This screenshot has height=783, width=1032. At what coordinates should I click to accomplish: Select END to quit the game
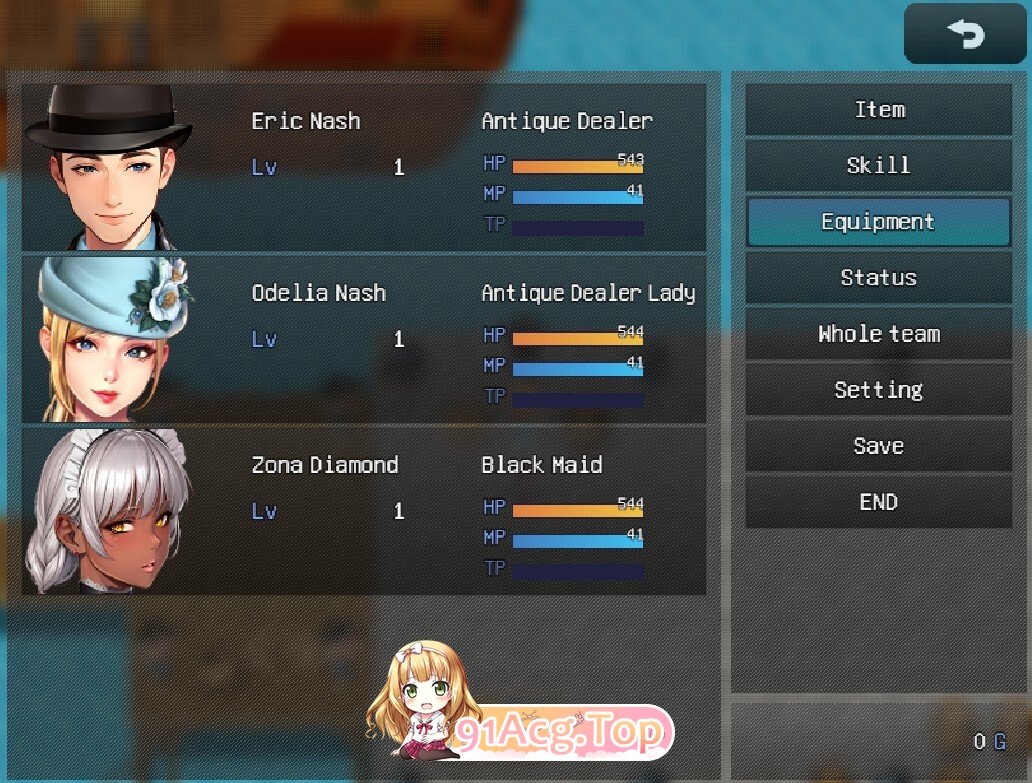pyautogui.click(x=878, y=502)
